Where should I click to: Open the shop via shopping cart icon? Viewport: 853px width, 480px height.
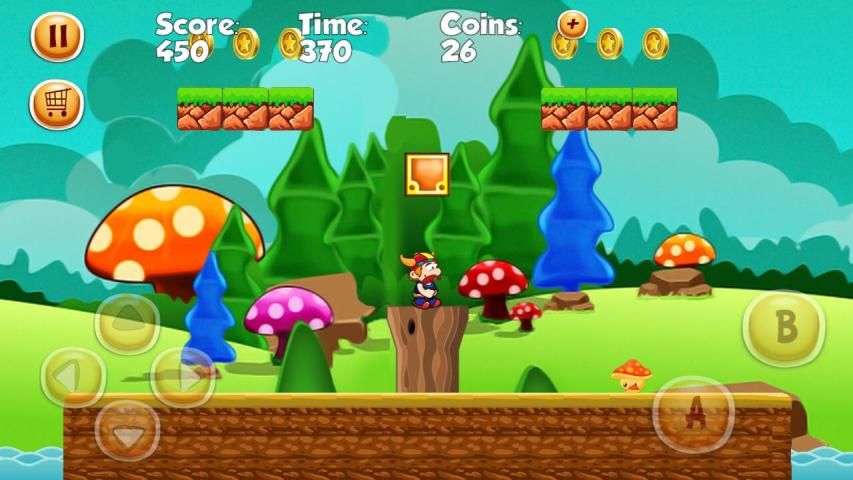tap(57, 104)
